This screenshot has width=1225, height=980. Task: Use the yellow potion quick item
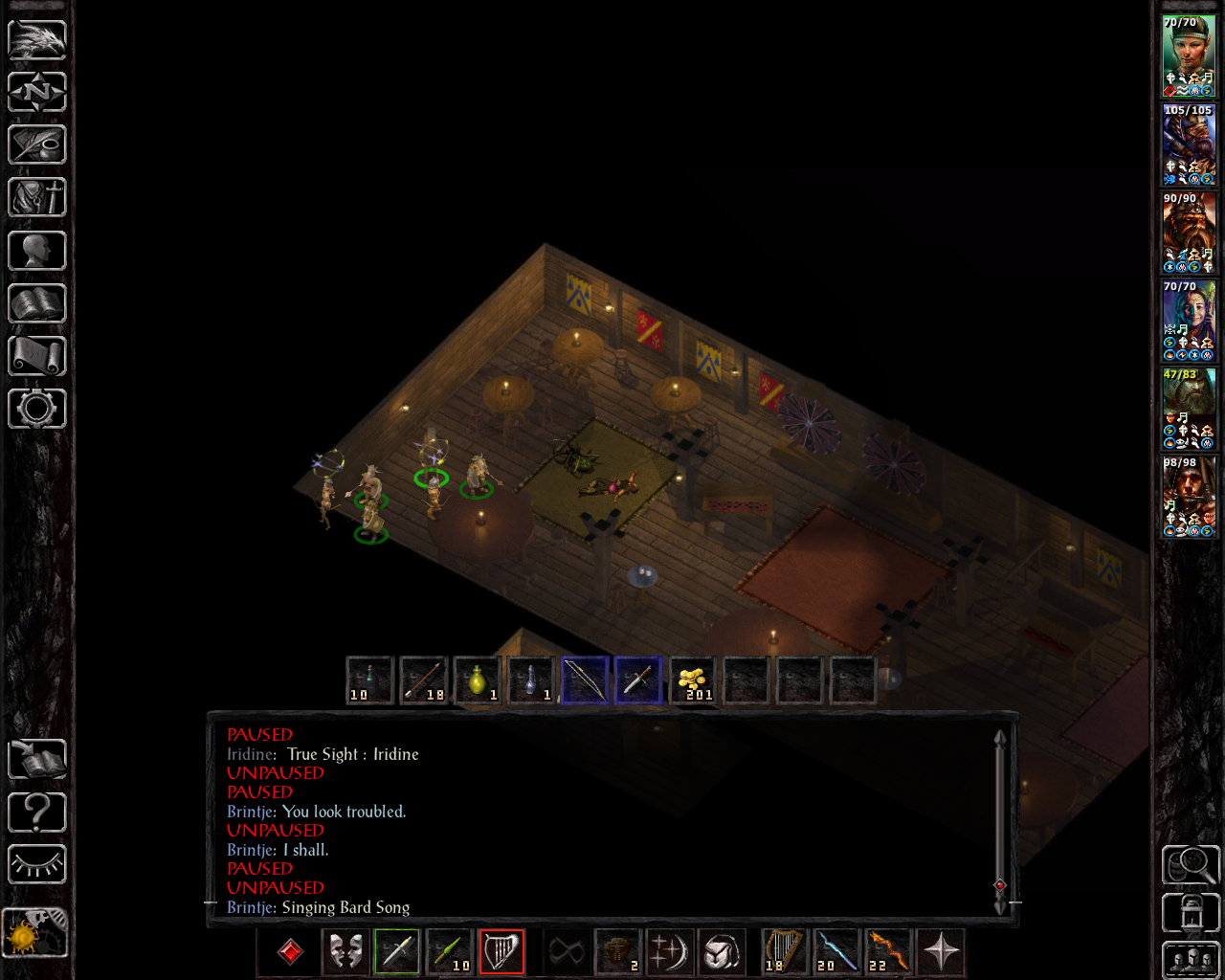[x=478, y=680]
